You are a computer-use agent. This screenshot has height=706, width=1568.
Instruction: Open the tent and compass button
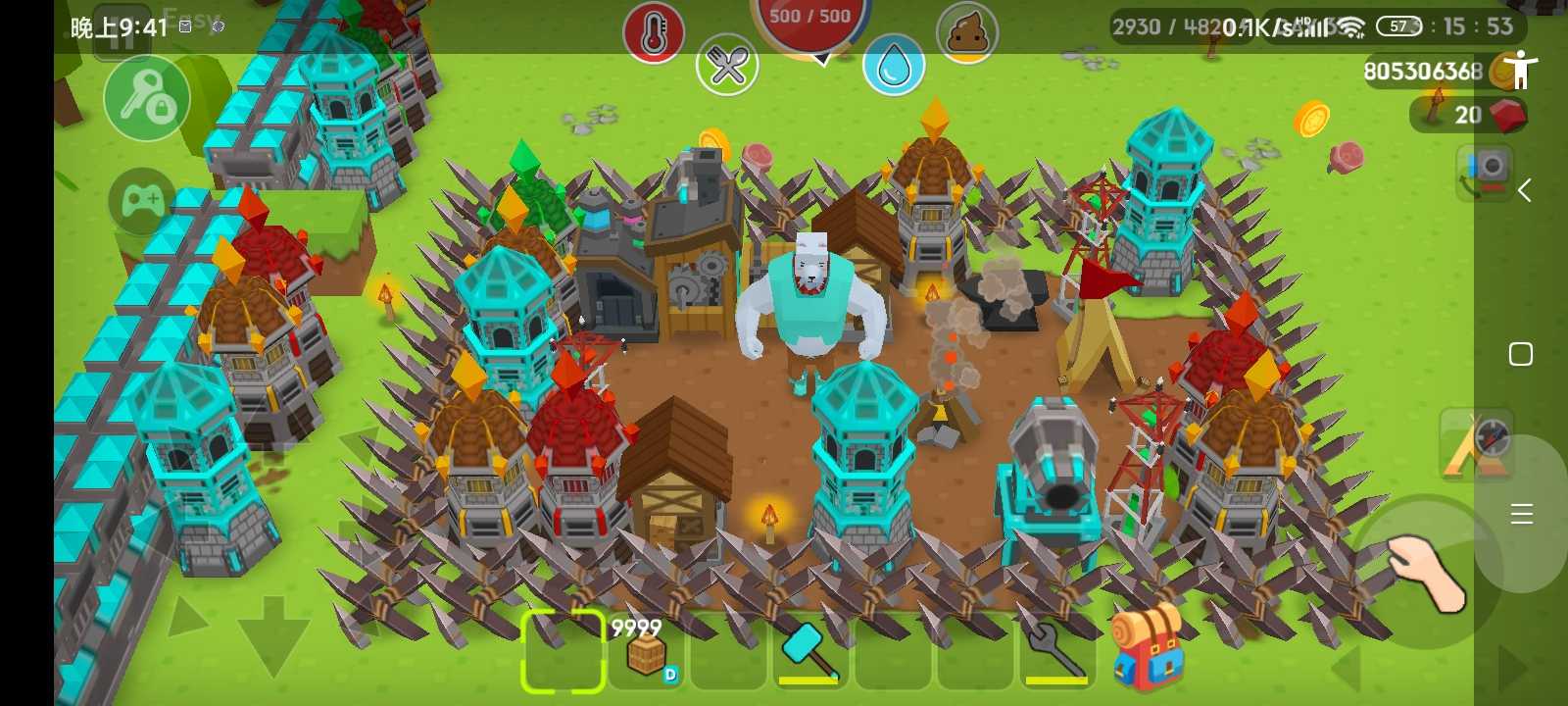(1477, 445)
